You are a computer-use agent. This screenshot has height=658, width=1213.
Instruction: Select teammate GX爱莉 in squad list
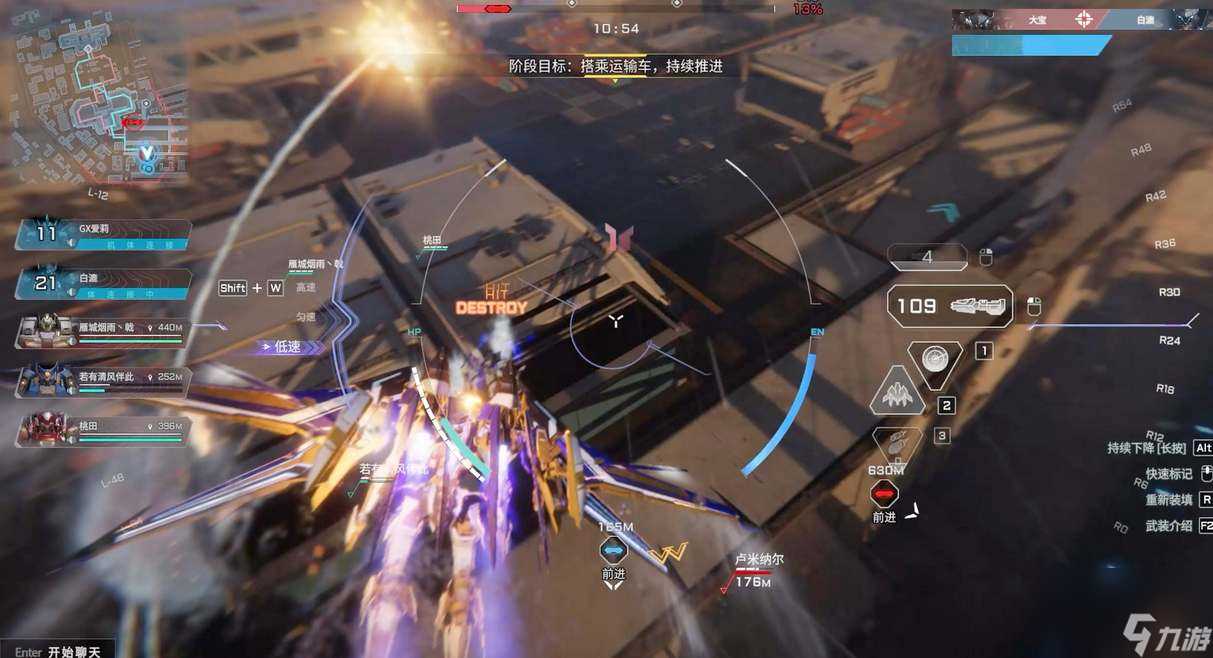coord(103,235)
